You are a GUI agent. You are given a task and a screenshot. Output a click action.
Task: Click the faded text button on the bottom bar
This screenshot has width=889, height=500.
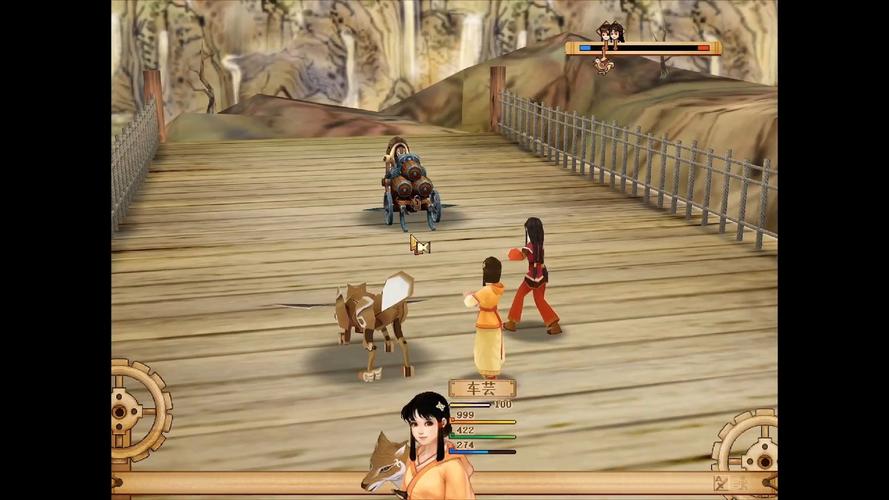pyautogui.click(x=729, y=483)
